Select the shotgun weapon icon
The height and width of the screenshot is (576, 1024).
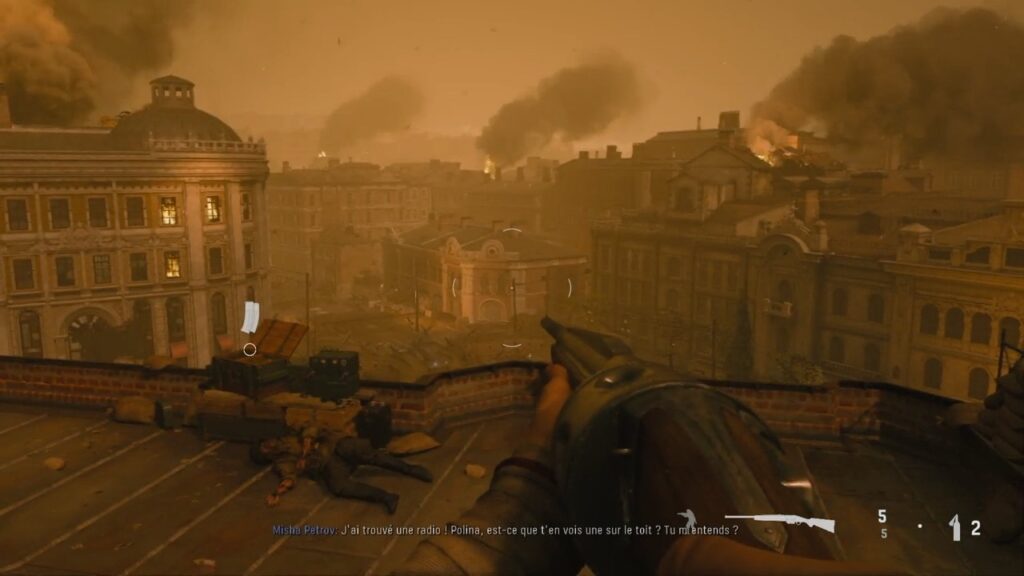(778, 521)
